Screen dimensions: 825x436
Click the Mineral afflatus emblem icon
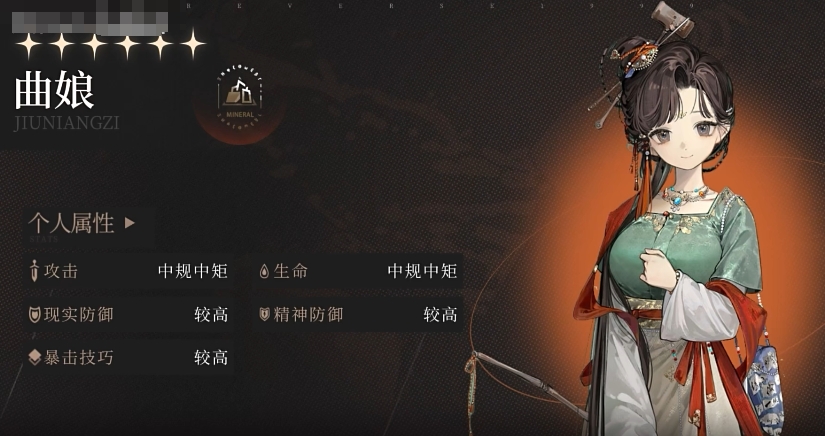[239, 96]
